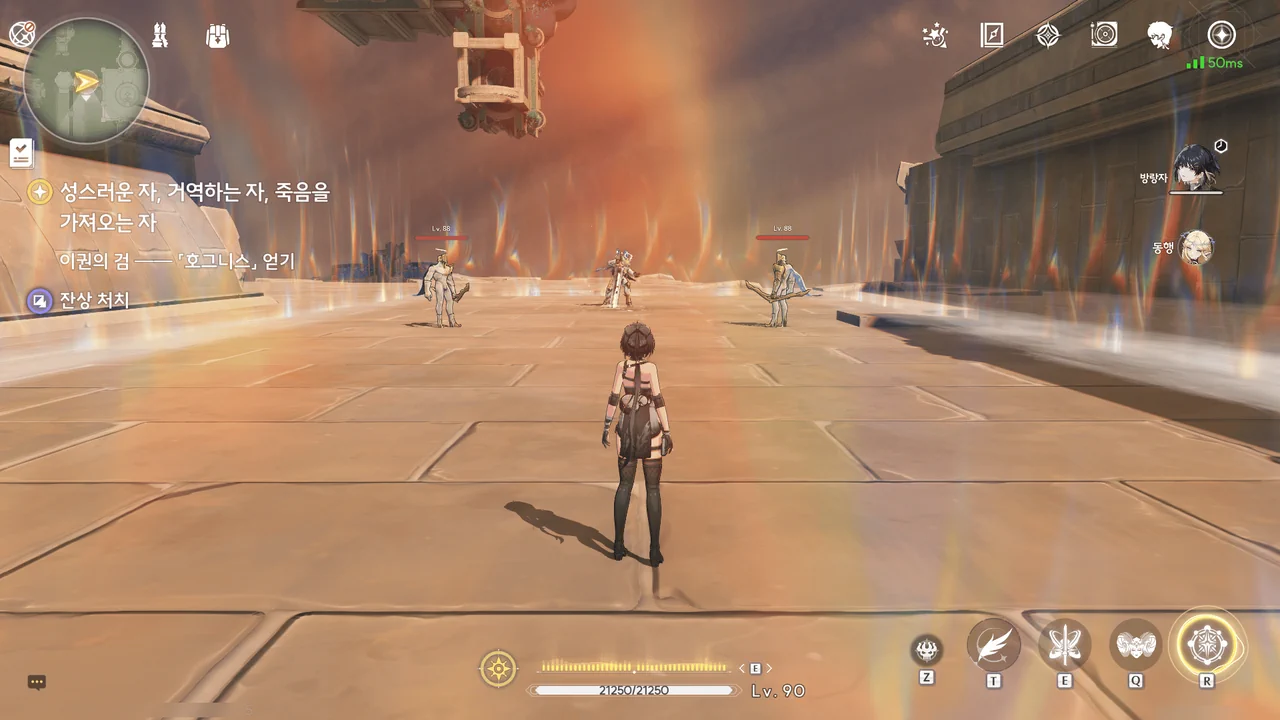The image size is (1280, 720).
Task: Use the ram-horned Echo skill
Action: [x=1136, y=645]
